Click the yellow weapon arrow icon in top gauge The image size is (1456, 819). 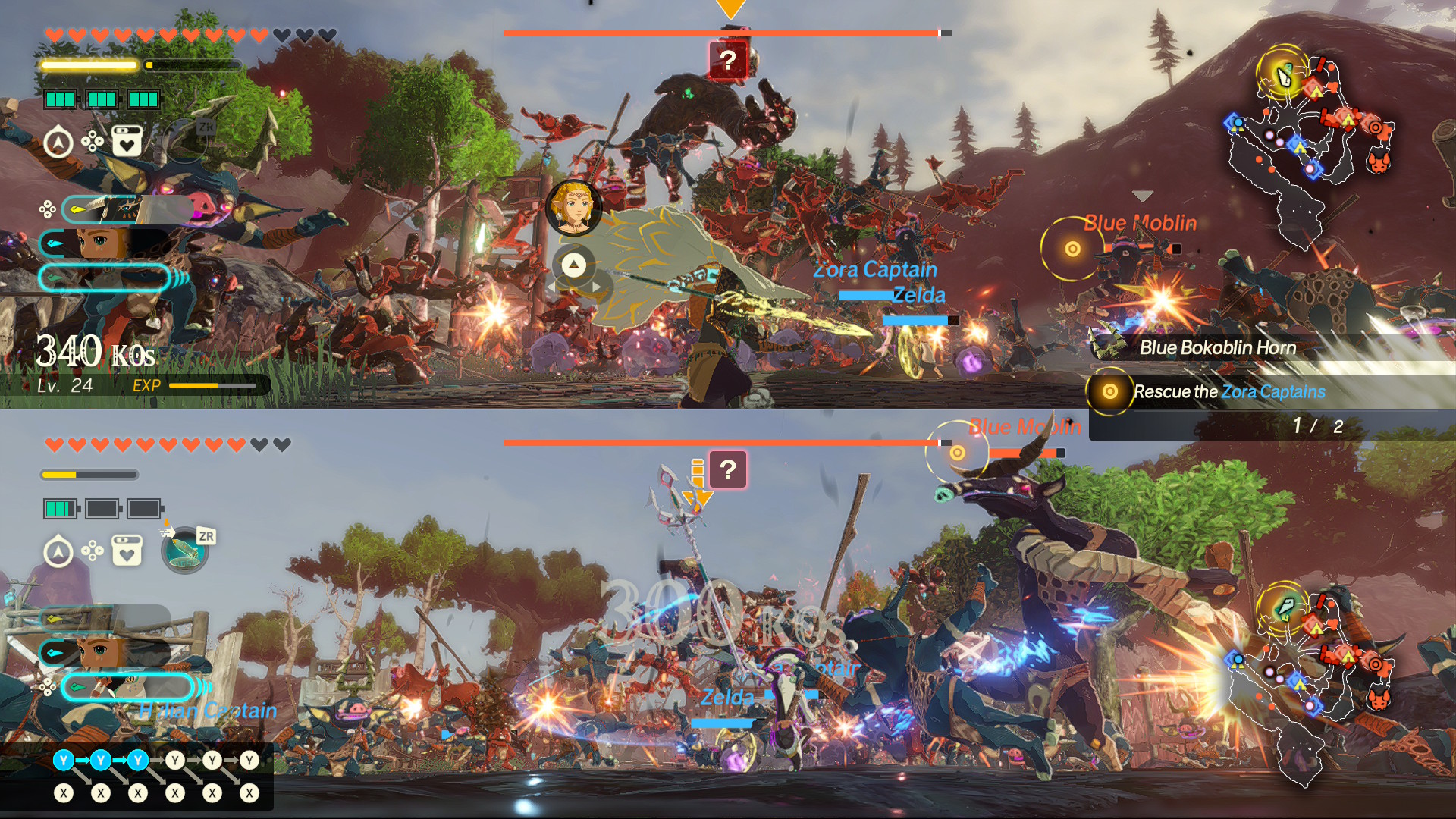pos(77,210)
